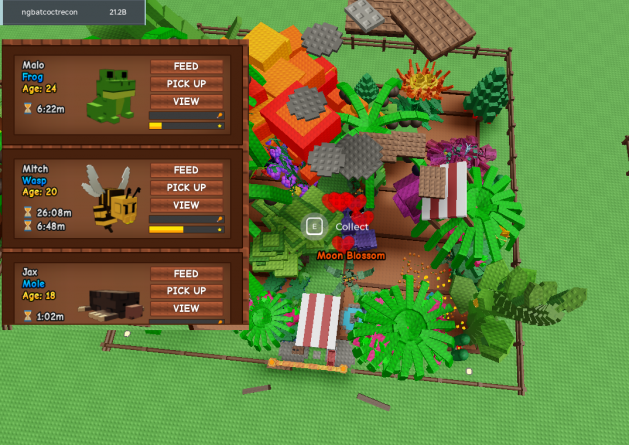The image size is (629, 445).
Task: Feed Jax the Mole
Action: [186, 273]
